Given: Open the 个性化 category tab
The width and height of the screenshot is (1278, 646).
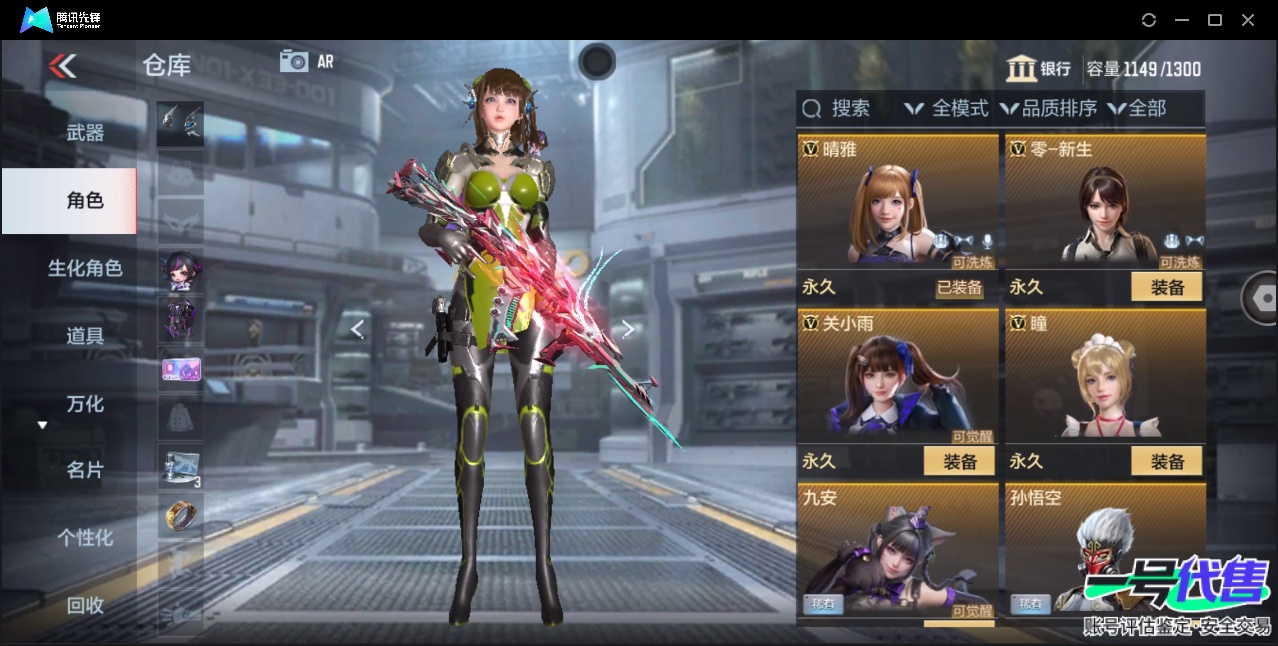Looking at the screenshot, I should point(85,538).
